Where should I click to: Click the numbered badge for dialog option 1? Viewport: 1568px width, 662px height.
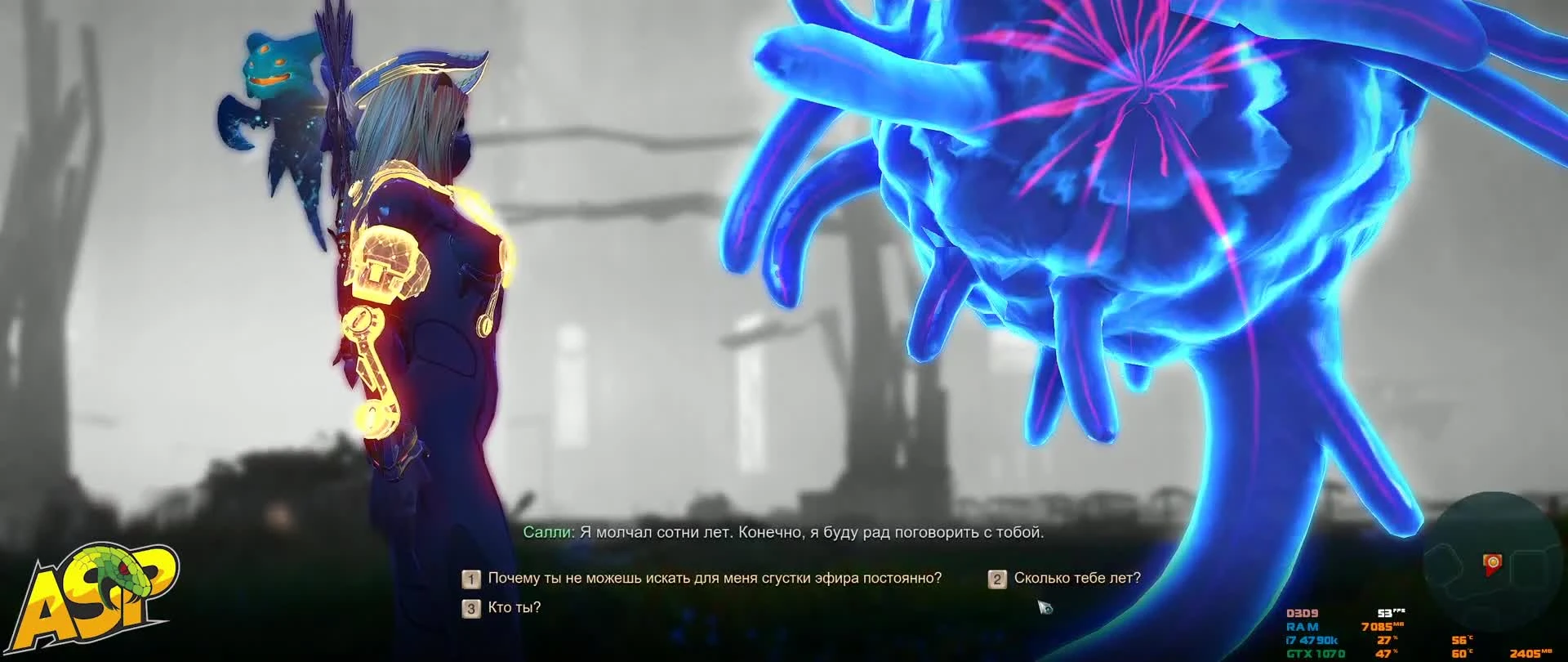point(470,579)
